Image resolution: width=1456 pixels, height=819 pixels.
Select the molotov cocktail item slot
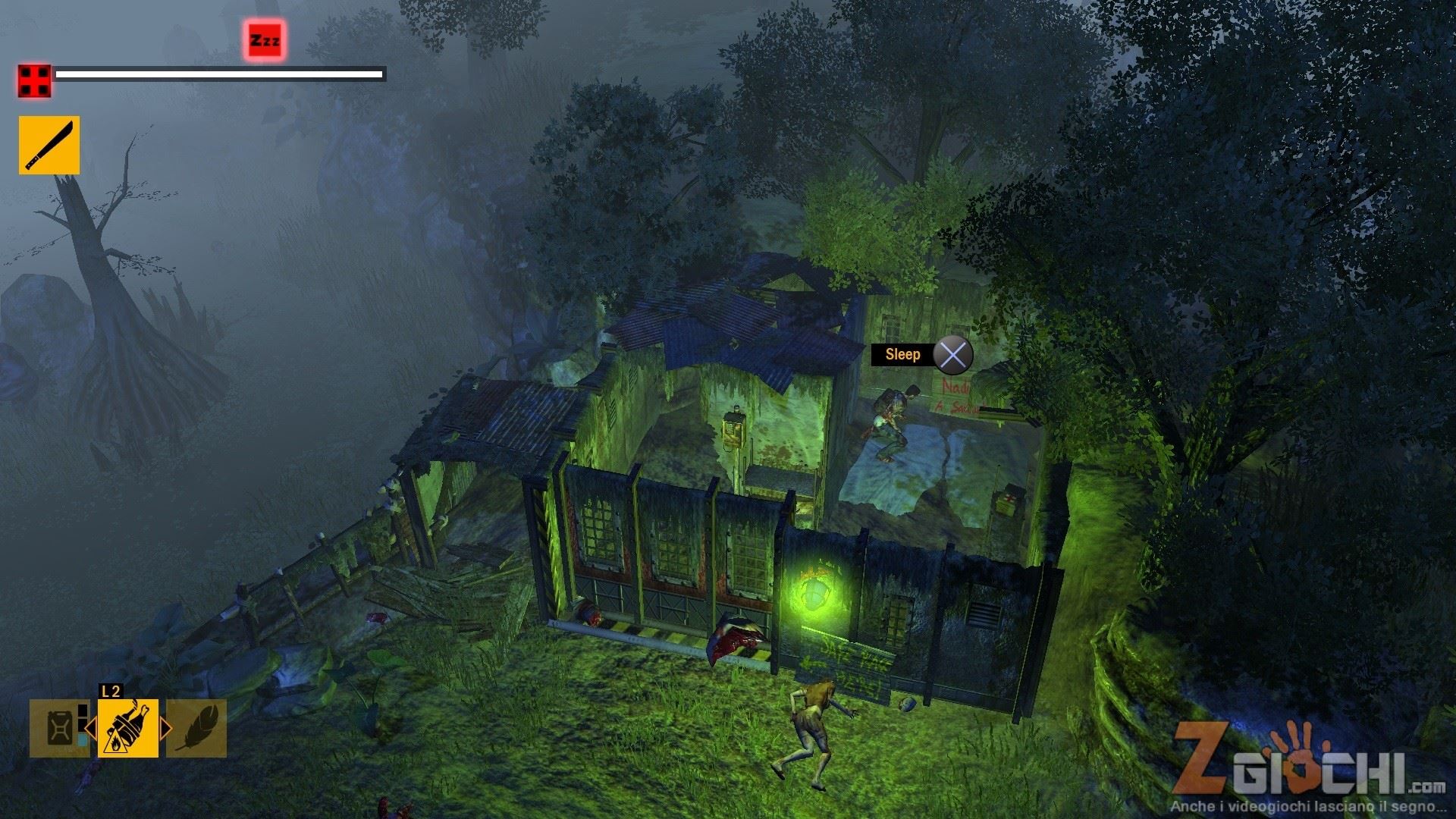[128, 729]
